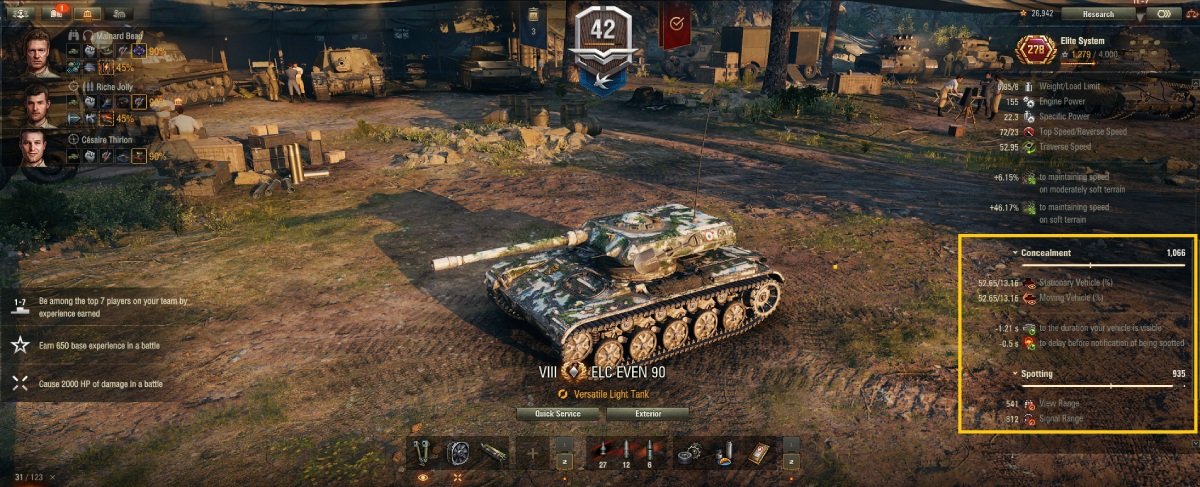The height and width of the screenshot is (487, 1200).
Task: Open the Exterior customization
Action: pyautogui.click(x=647, y=413)
